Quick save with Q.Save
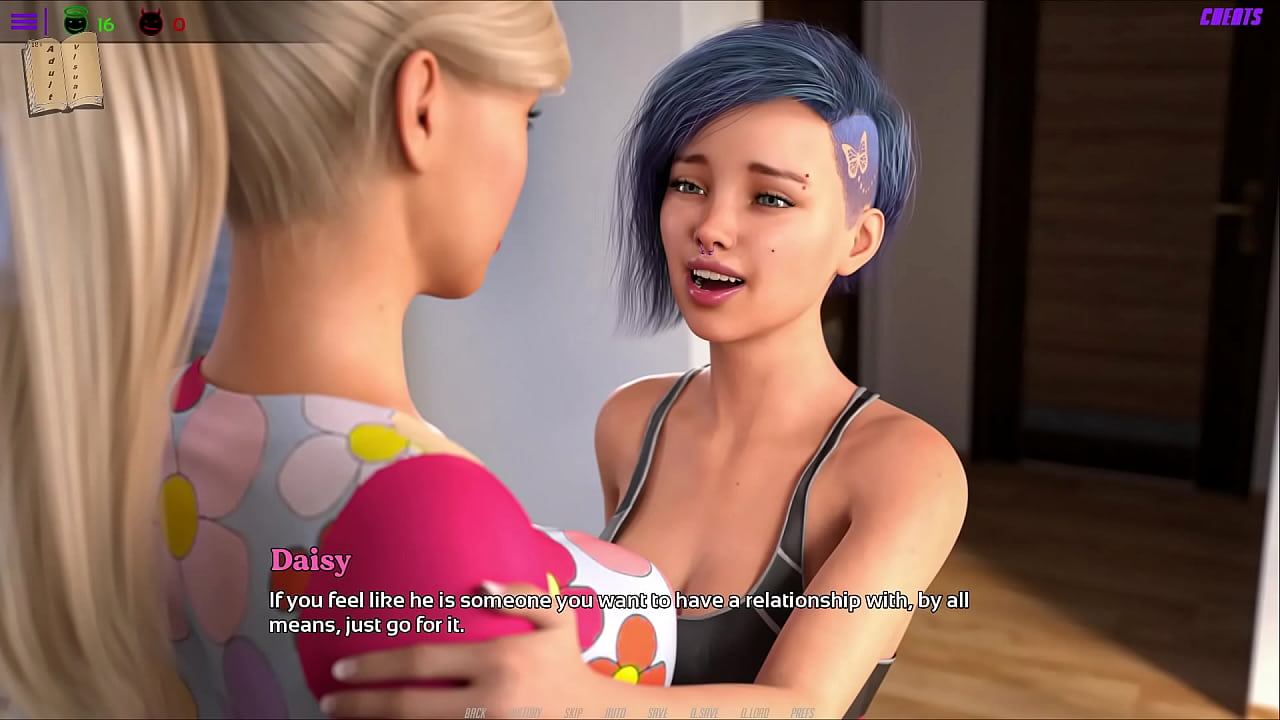1280x720 pixels. point(704,713)
